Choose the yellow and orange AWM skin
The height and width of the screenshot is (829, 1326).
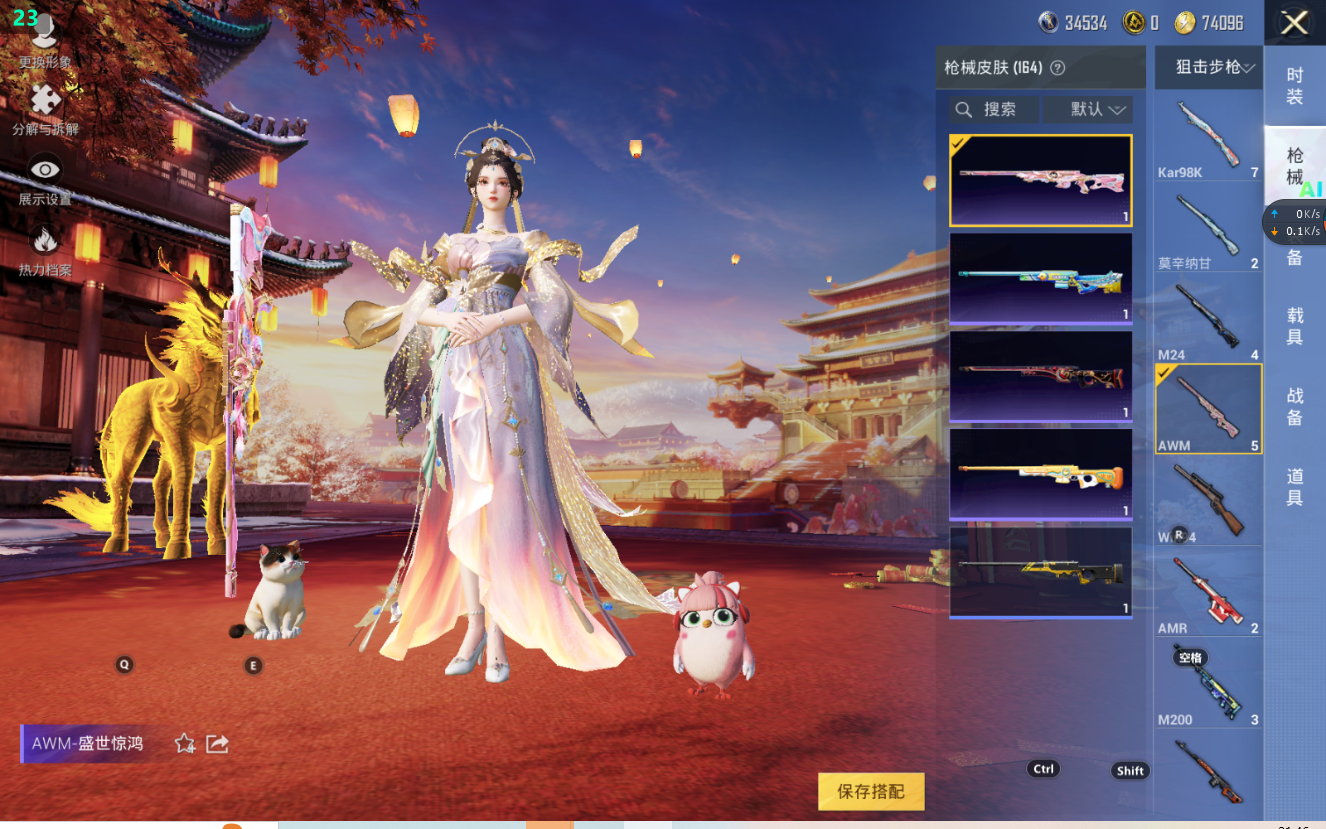pos(1040,474)
